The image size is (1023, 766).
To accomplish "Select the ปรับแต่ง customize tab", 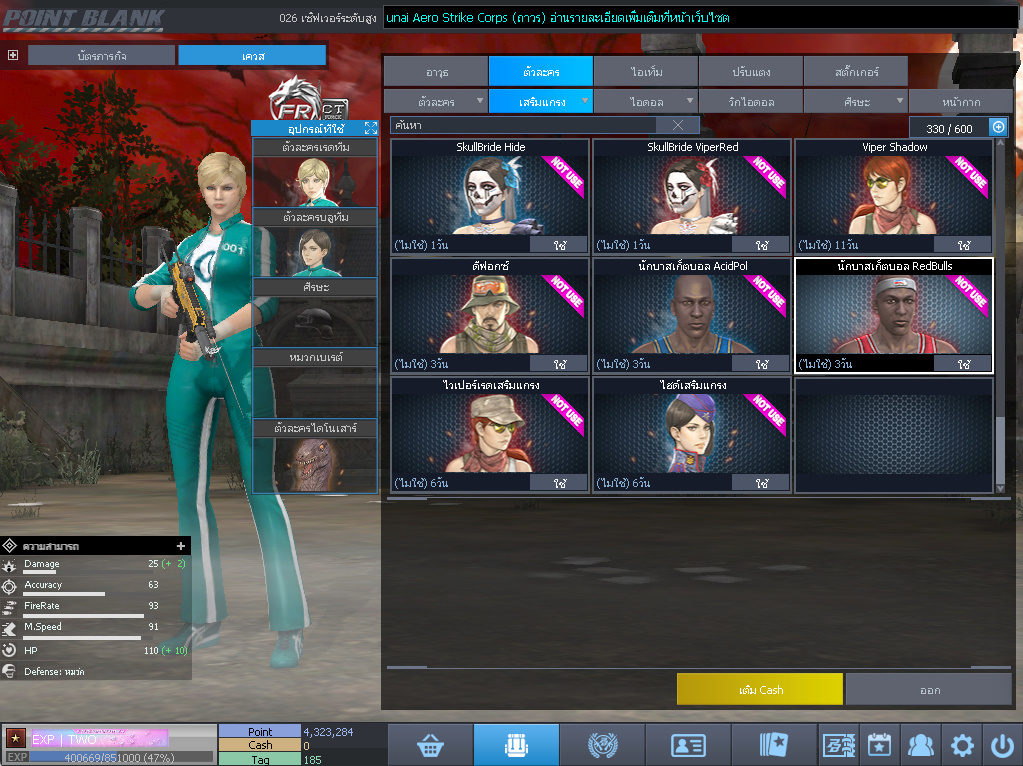I will 750,71.
